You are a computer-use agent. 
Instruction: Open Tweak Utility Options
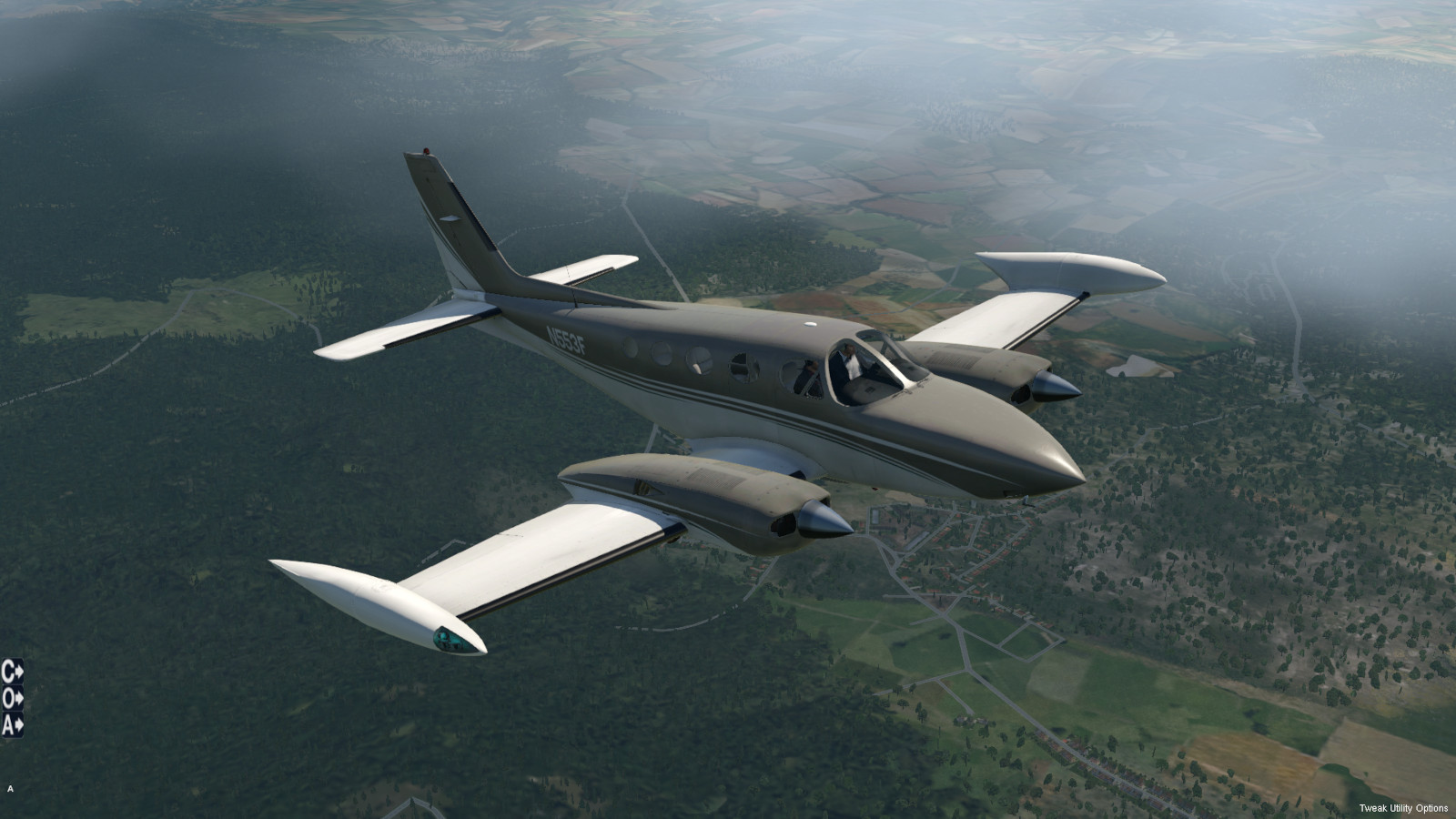[x=1402, y=808]
